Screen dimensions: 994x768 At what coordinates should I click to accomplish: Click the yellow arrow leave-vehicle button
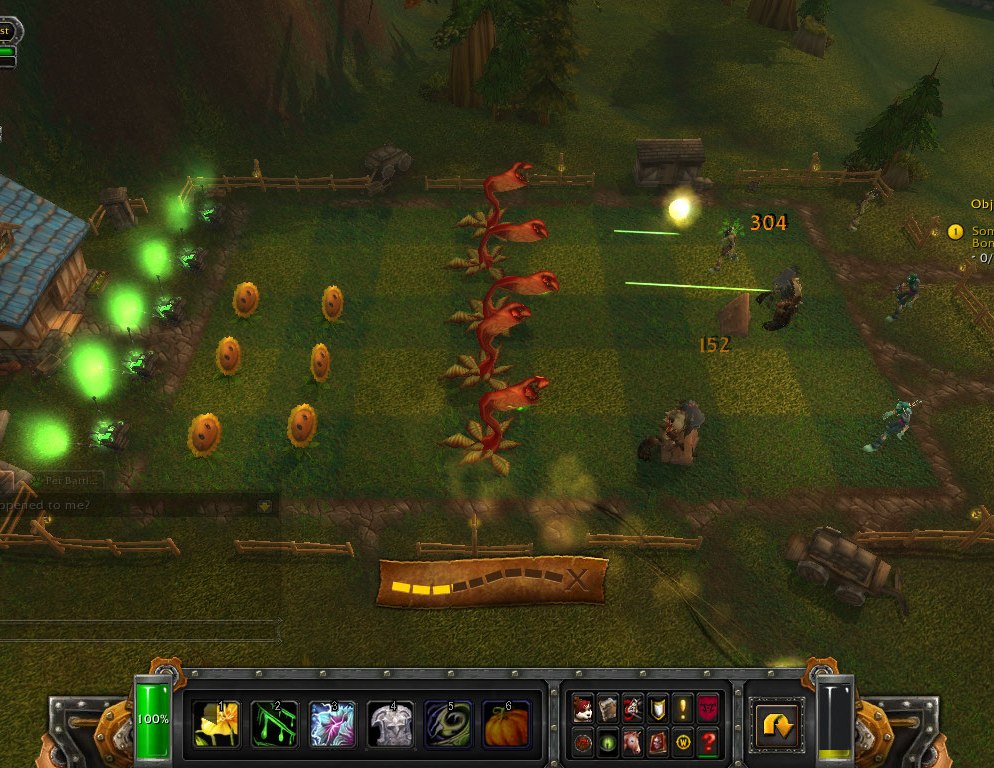[x=775, y=723]
